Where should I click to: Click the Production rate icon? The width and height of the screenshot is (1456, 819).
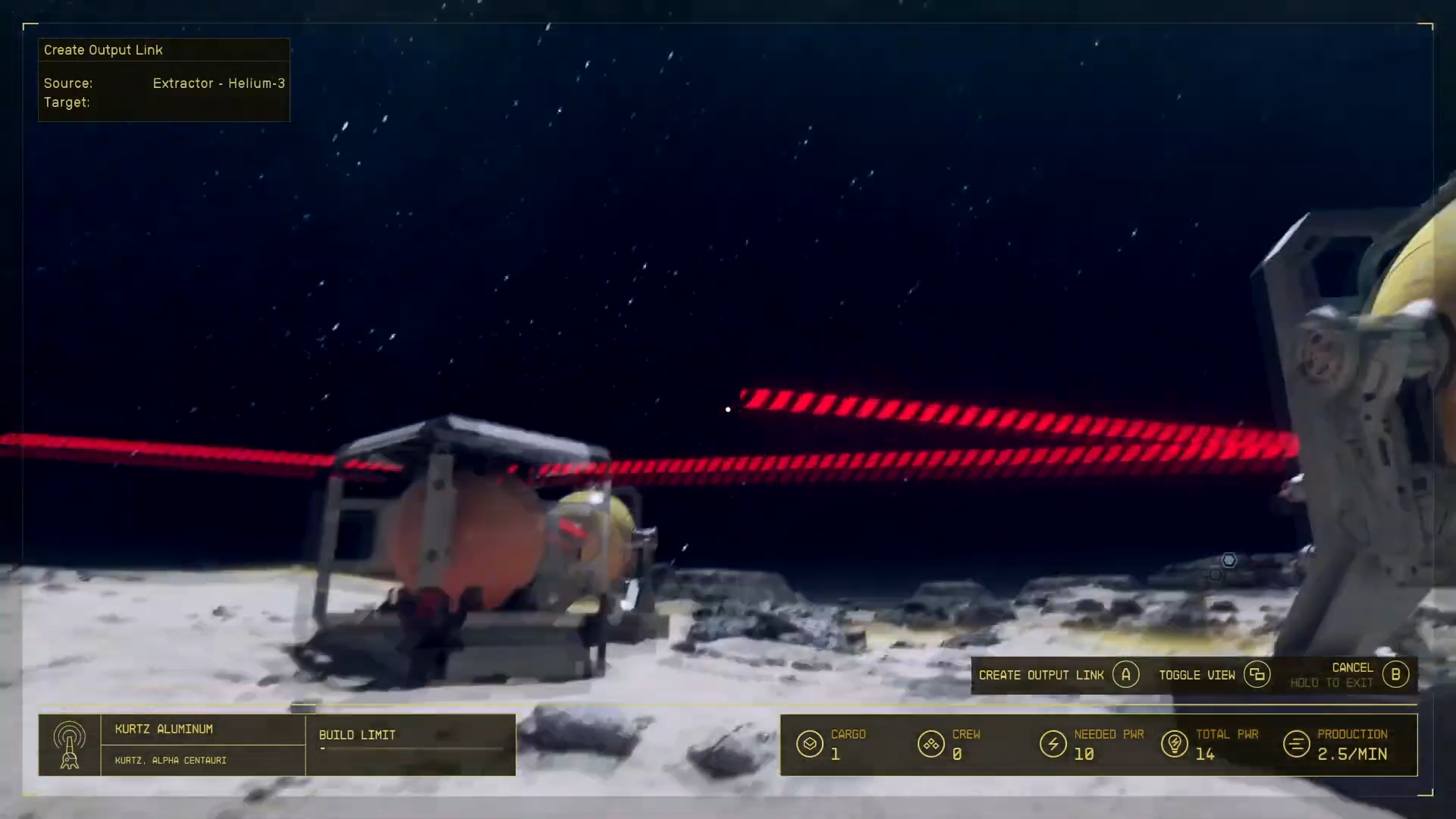(1294, 744)
